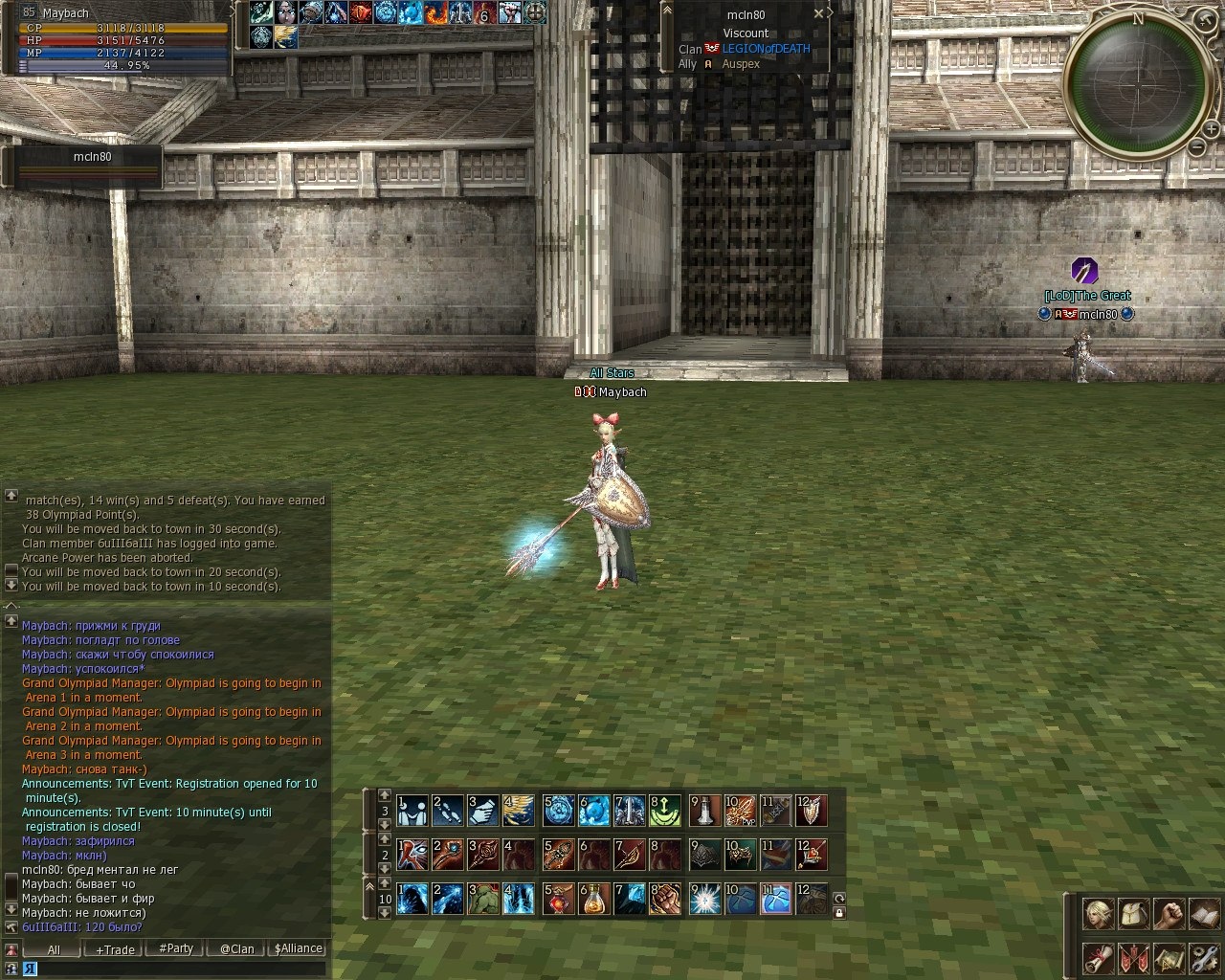1225x980 pixels.
Task: Open the world map parchment icon
Action: point(1169,957)
